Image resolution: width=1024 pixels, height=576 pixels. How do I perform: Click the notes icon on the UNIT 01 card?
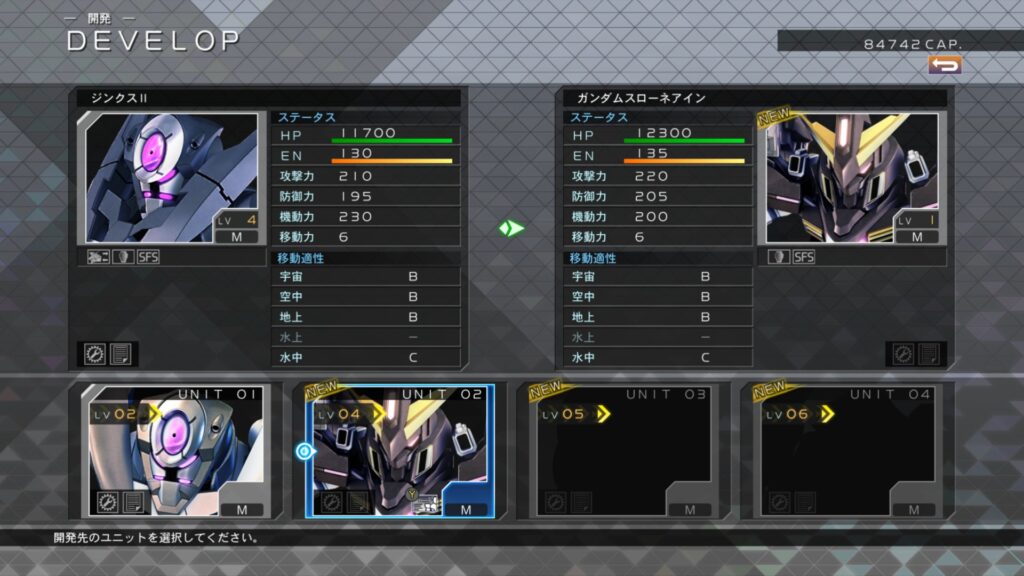pyautogui.click(x=134, y=501)
